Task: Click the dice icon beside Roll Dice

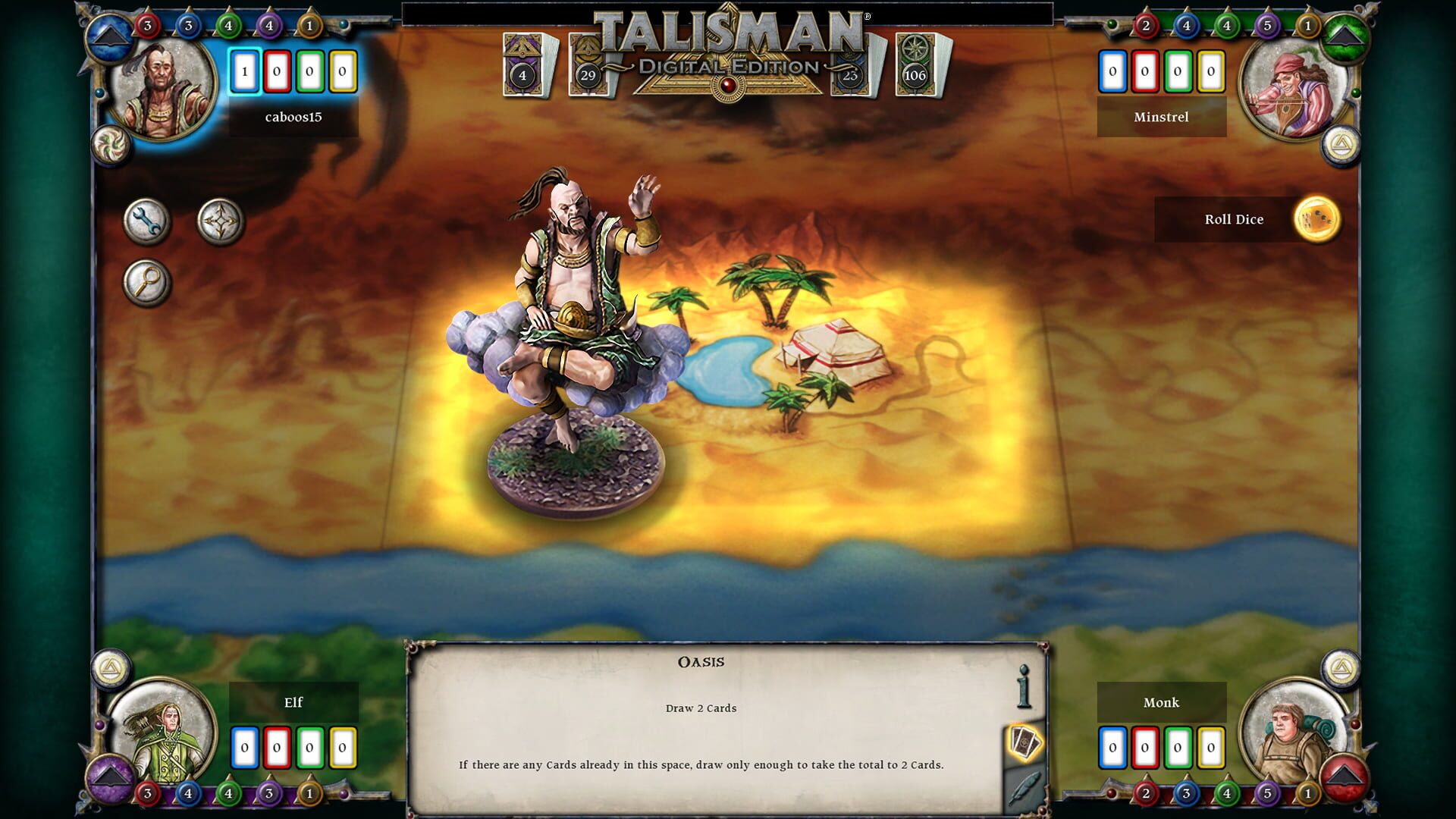Action: tap(1319, 219)
